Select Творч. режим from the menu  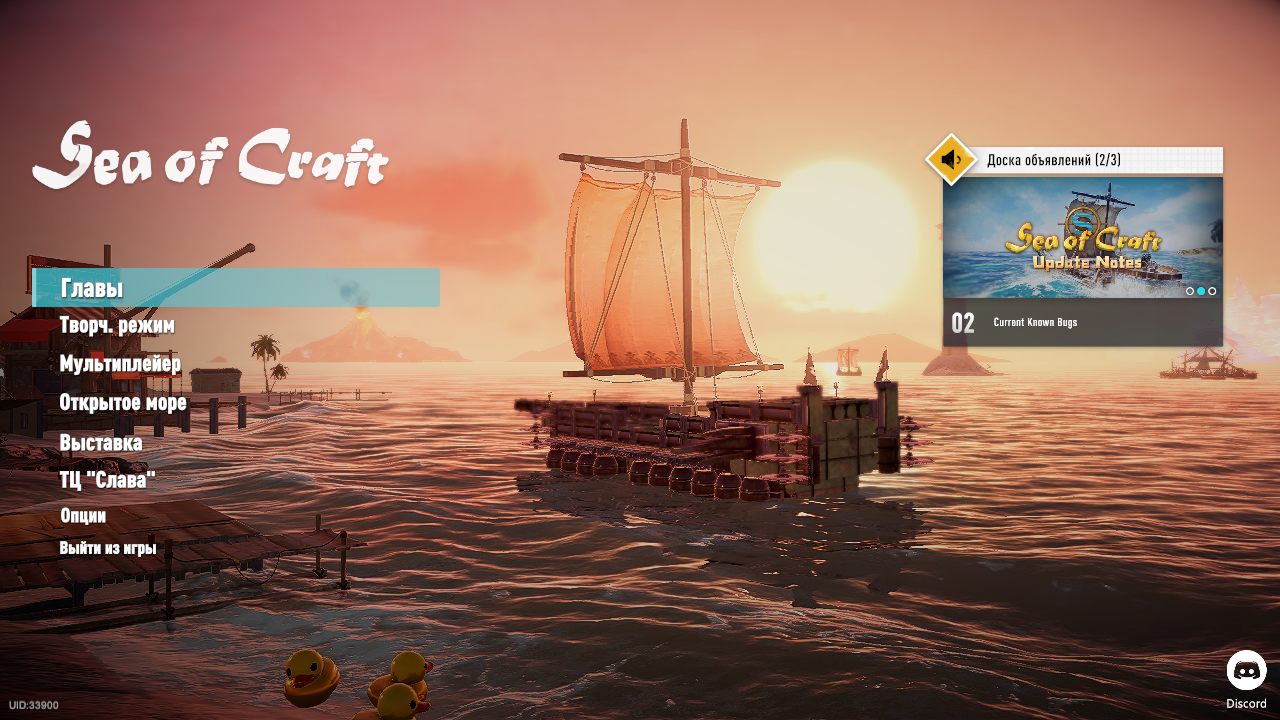(x=117, y=326)
